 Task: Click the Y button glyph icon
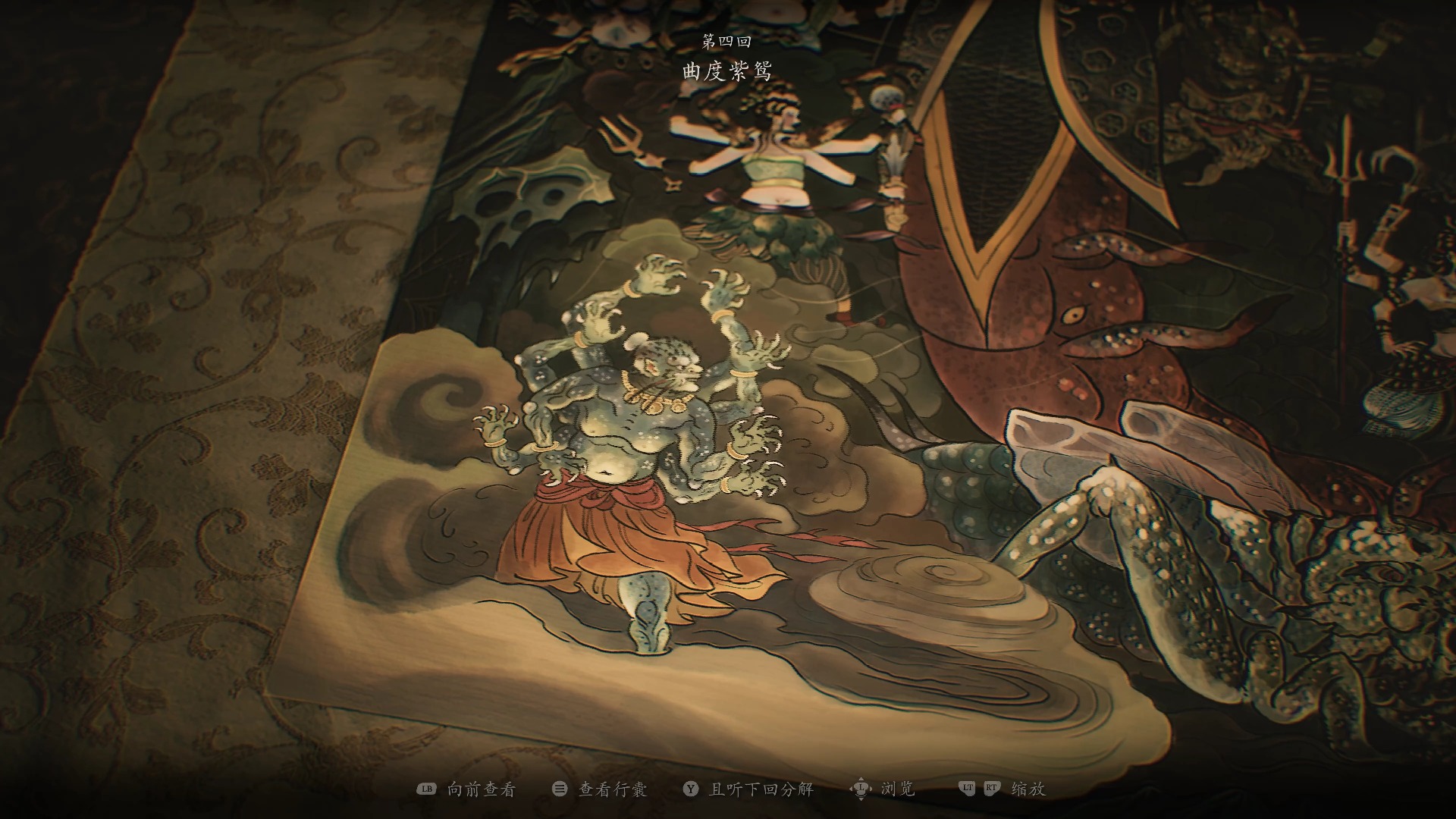tap(691, 789)
